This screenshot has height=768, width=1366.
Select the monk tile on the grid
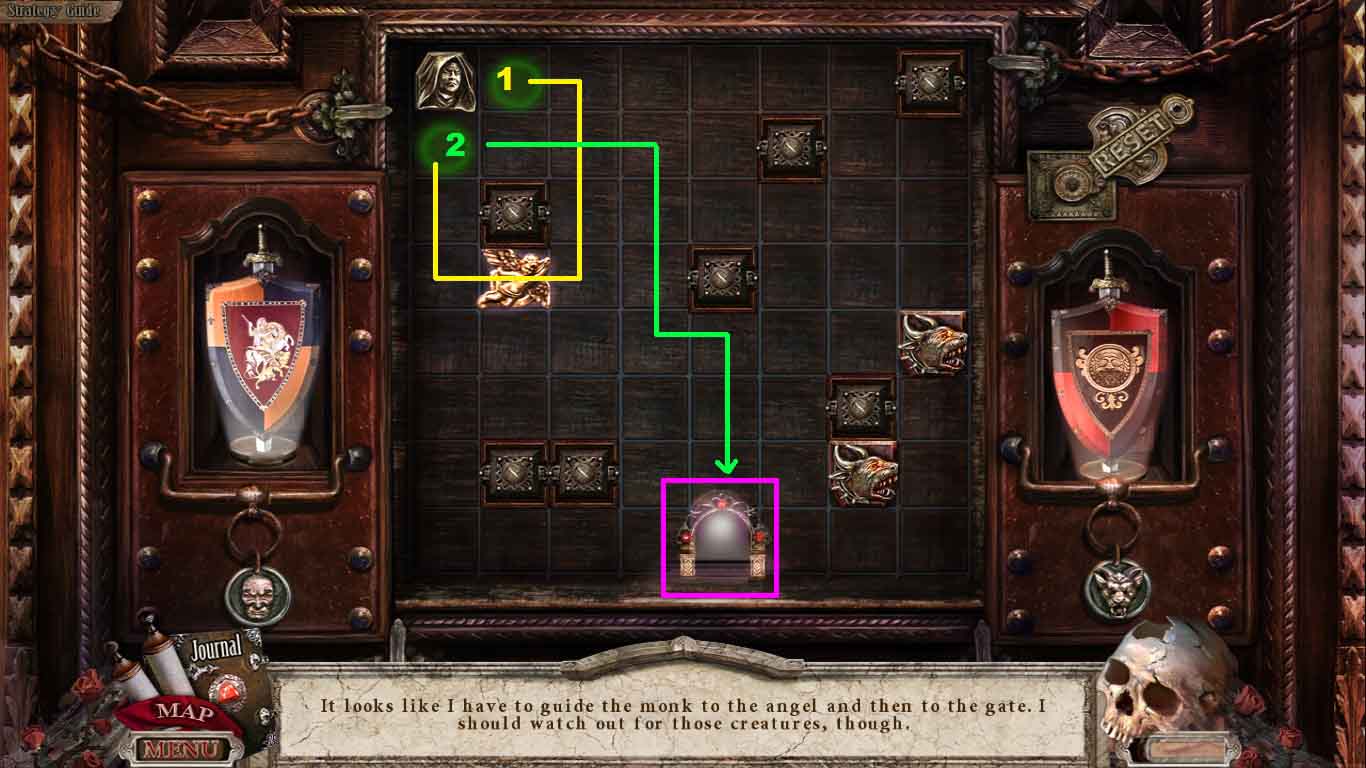448,80
